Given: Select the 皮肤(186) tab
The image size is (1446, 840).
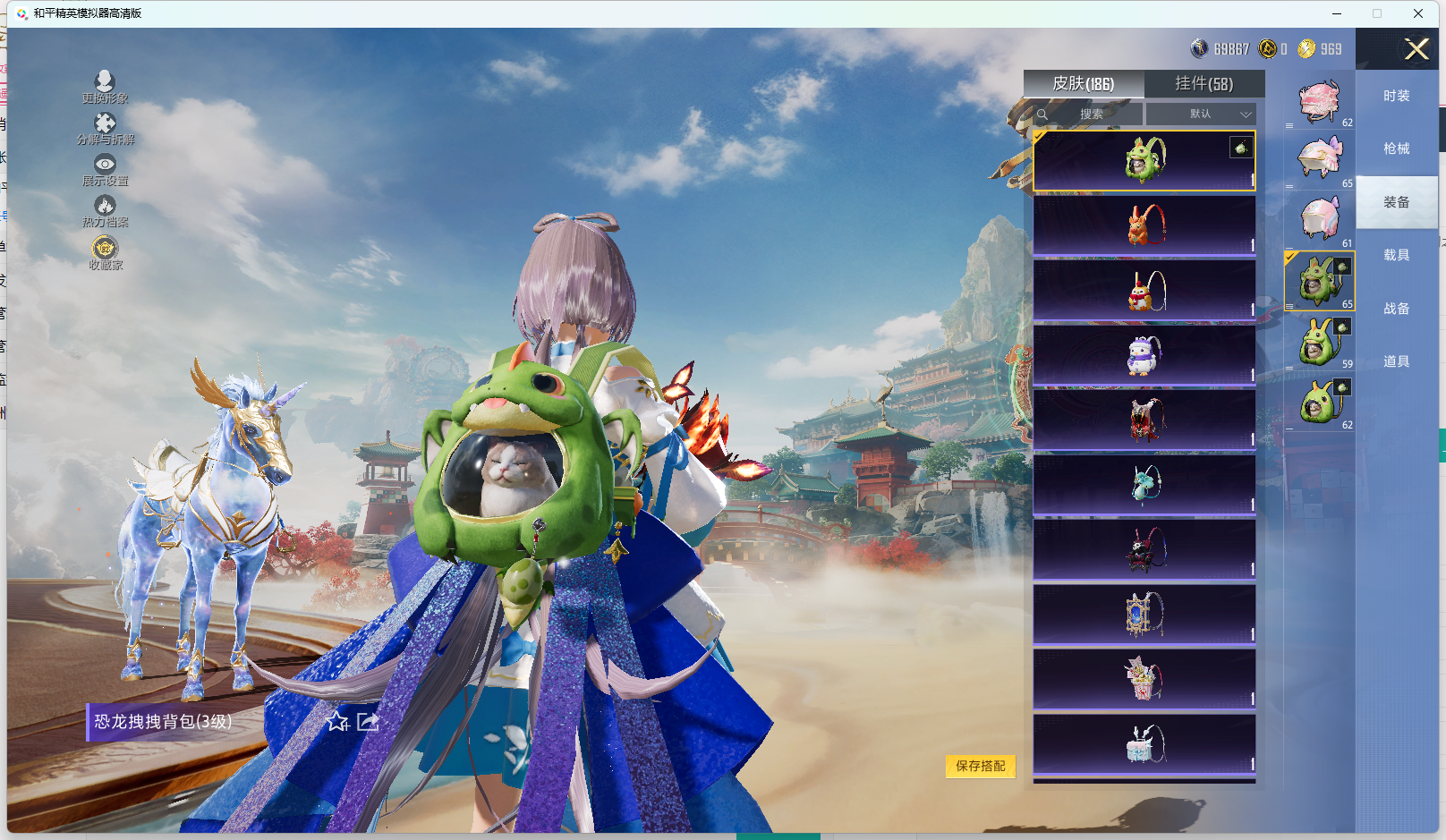Looking at the screenshot, I should [x=1083, y=84].
